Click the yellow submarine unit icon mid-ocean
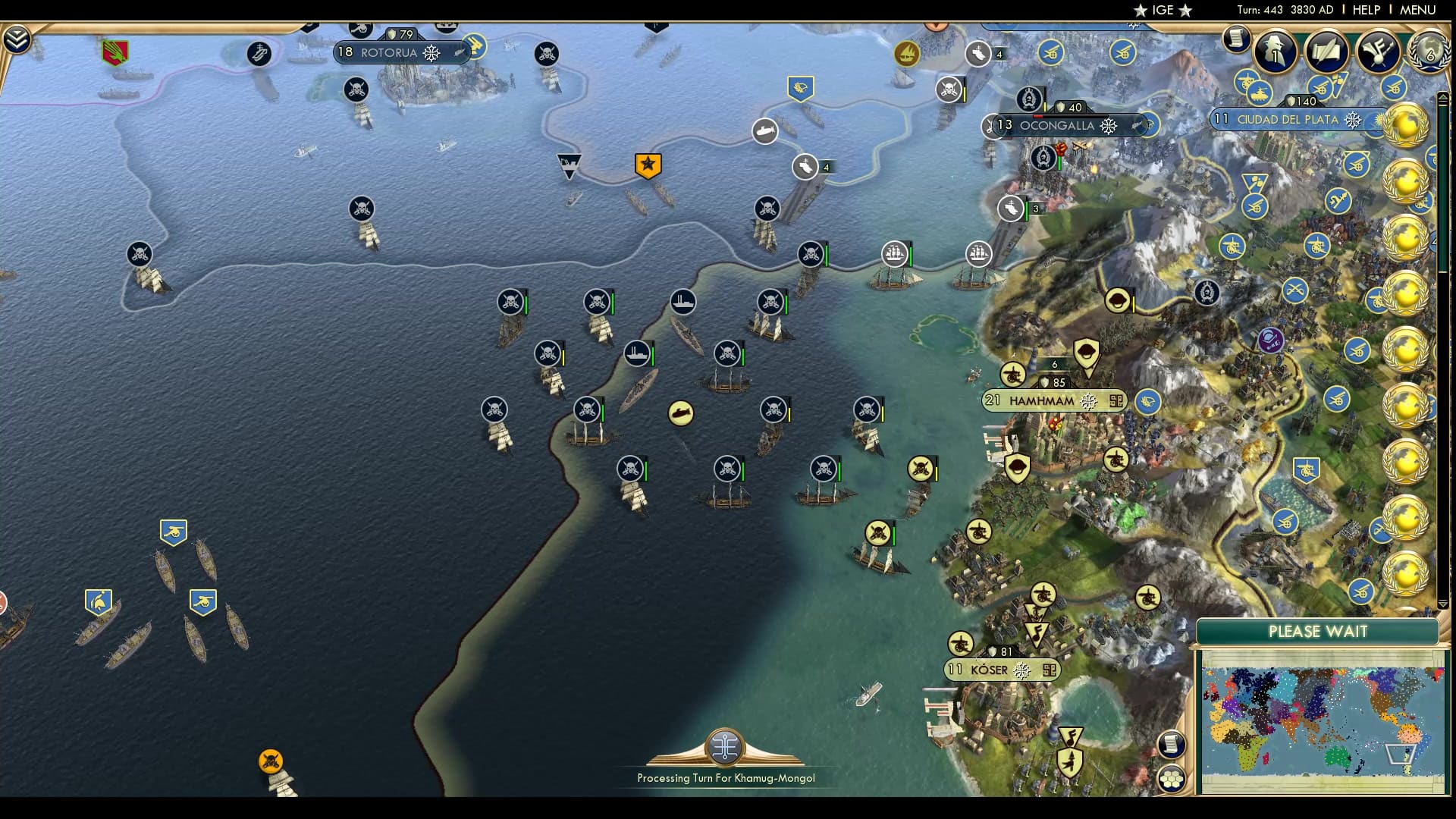Viewport: 1456px width, 819px height. click(682, 413)
